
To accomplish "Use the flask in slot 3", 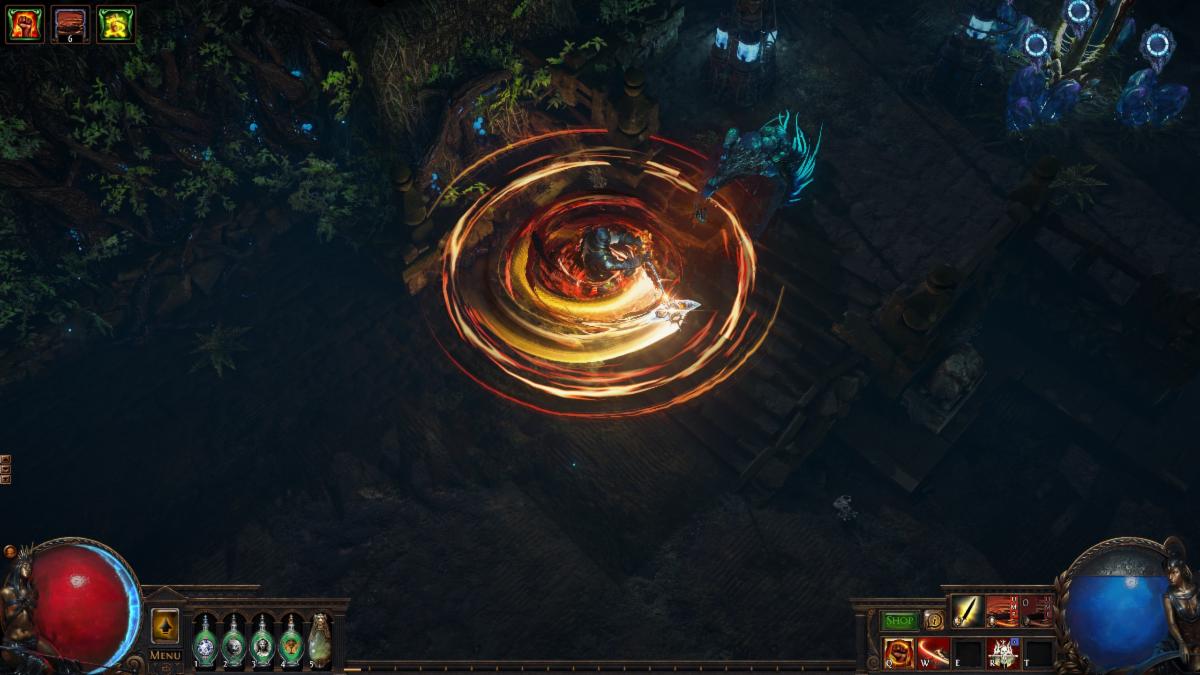I will (x=262, y=640).
